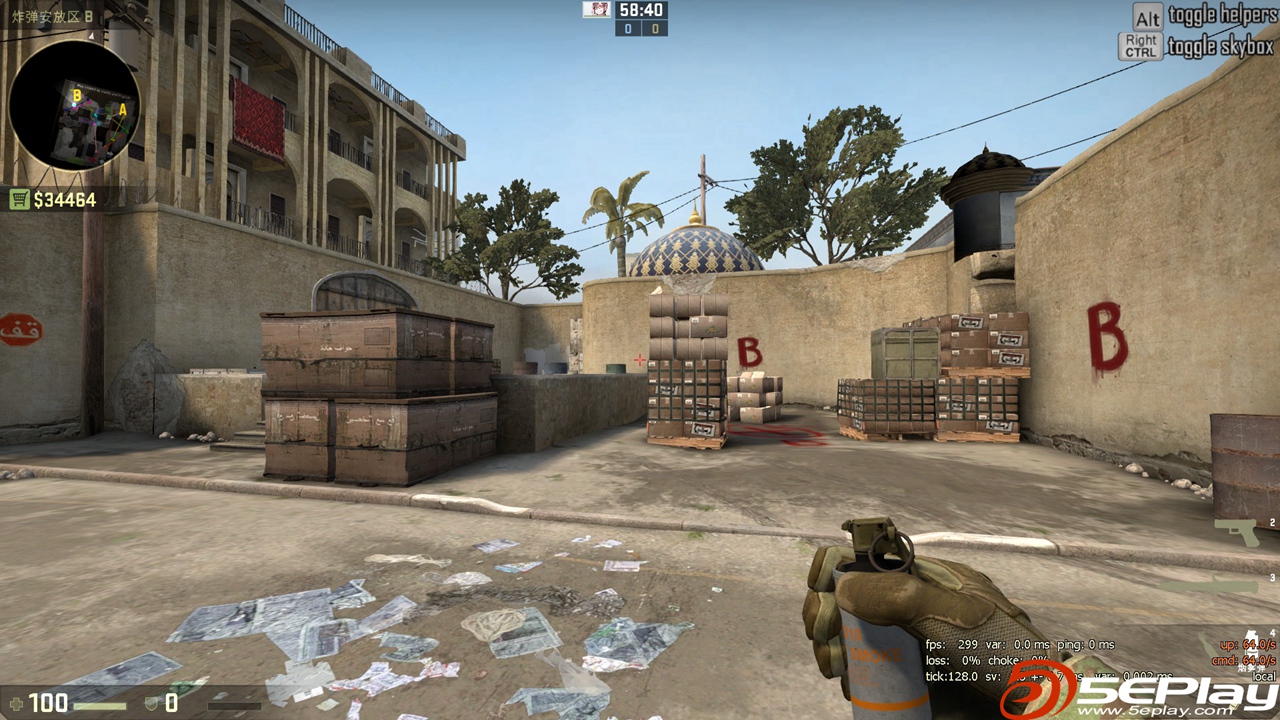This screenshot has width=1280, height=720.
Task: Click the team flag icon above the timer
Action: click(597, 9)
